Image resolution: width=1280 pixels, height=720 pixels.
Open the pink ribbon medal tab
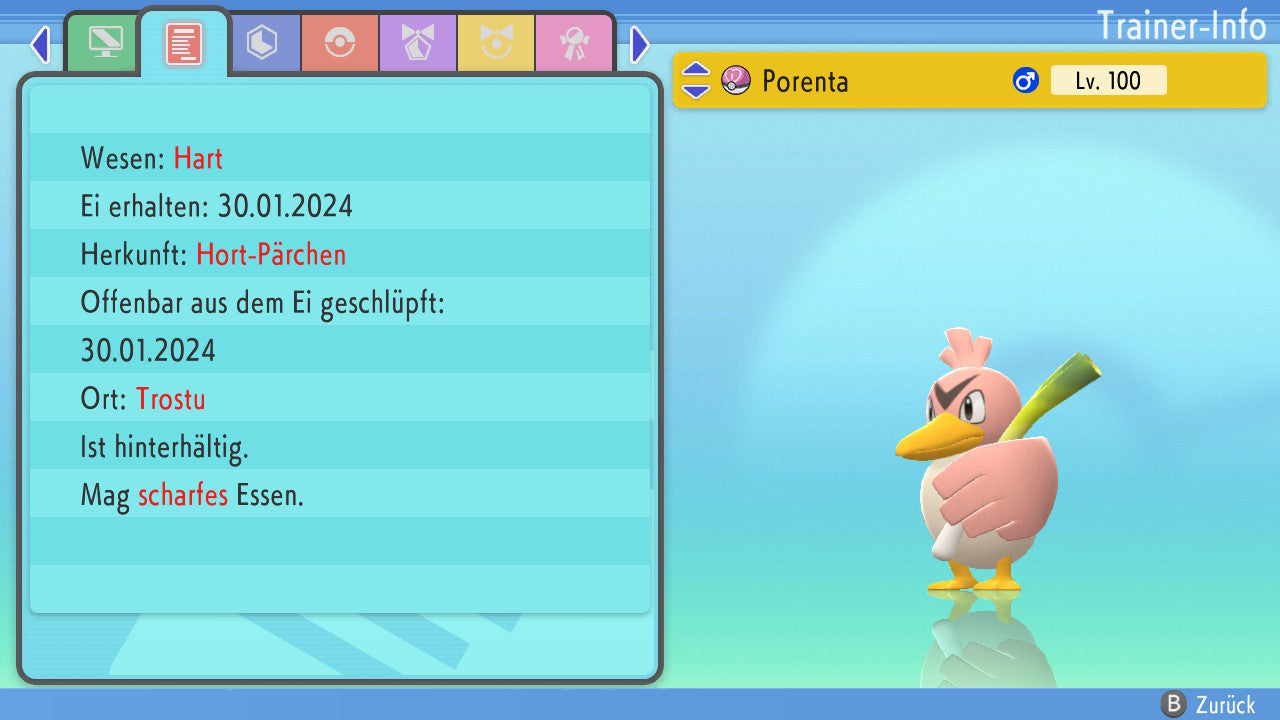pos(574,43)
